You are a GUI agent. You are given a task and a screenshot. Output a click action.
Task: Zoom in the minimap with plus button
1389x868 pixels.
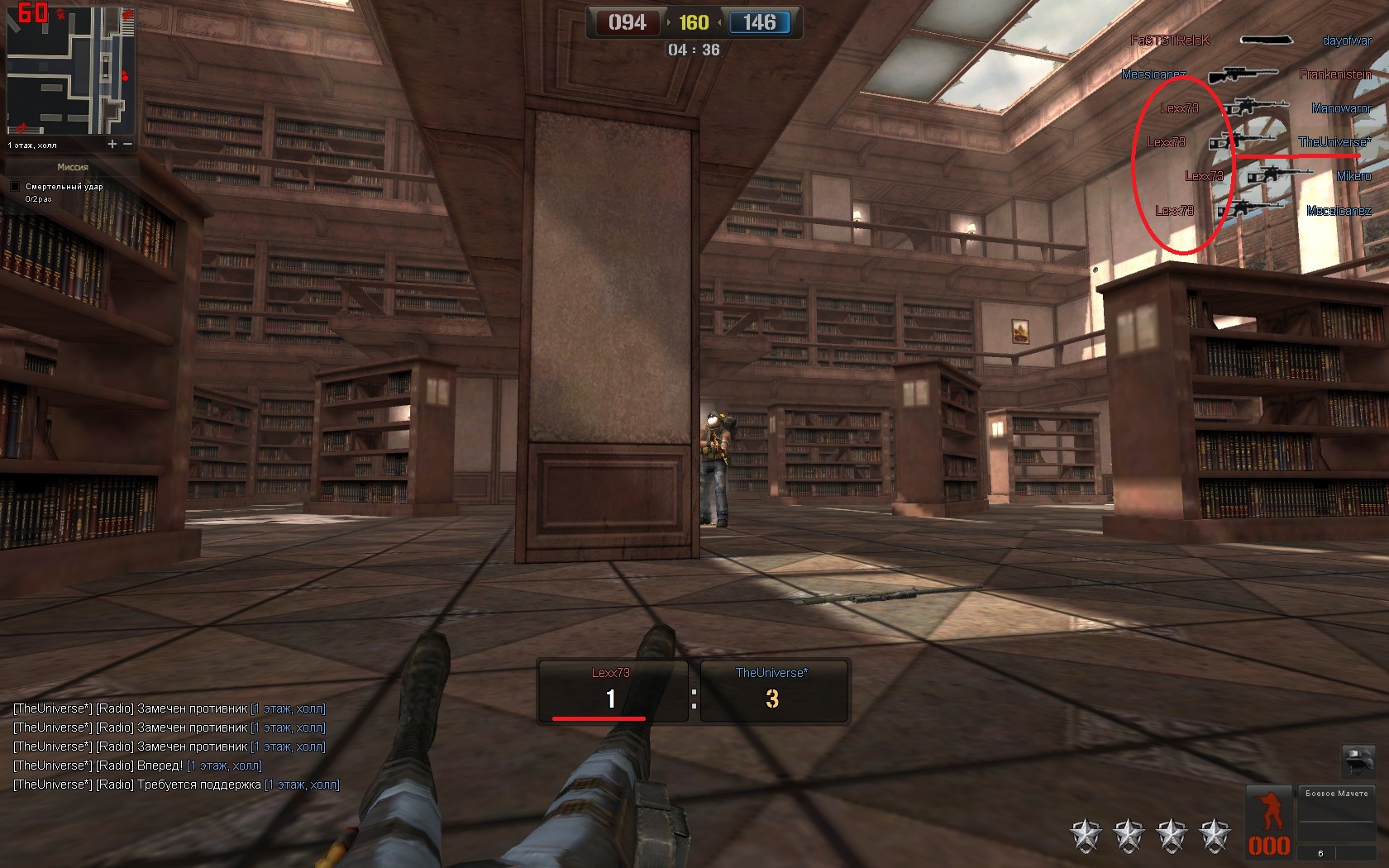click(112, 145)
